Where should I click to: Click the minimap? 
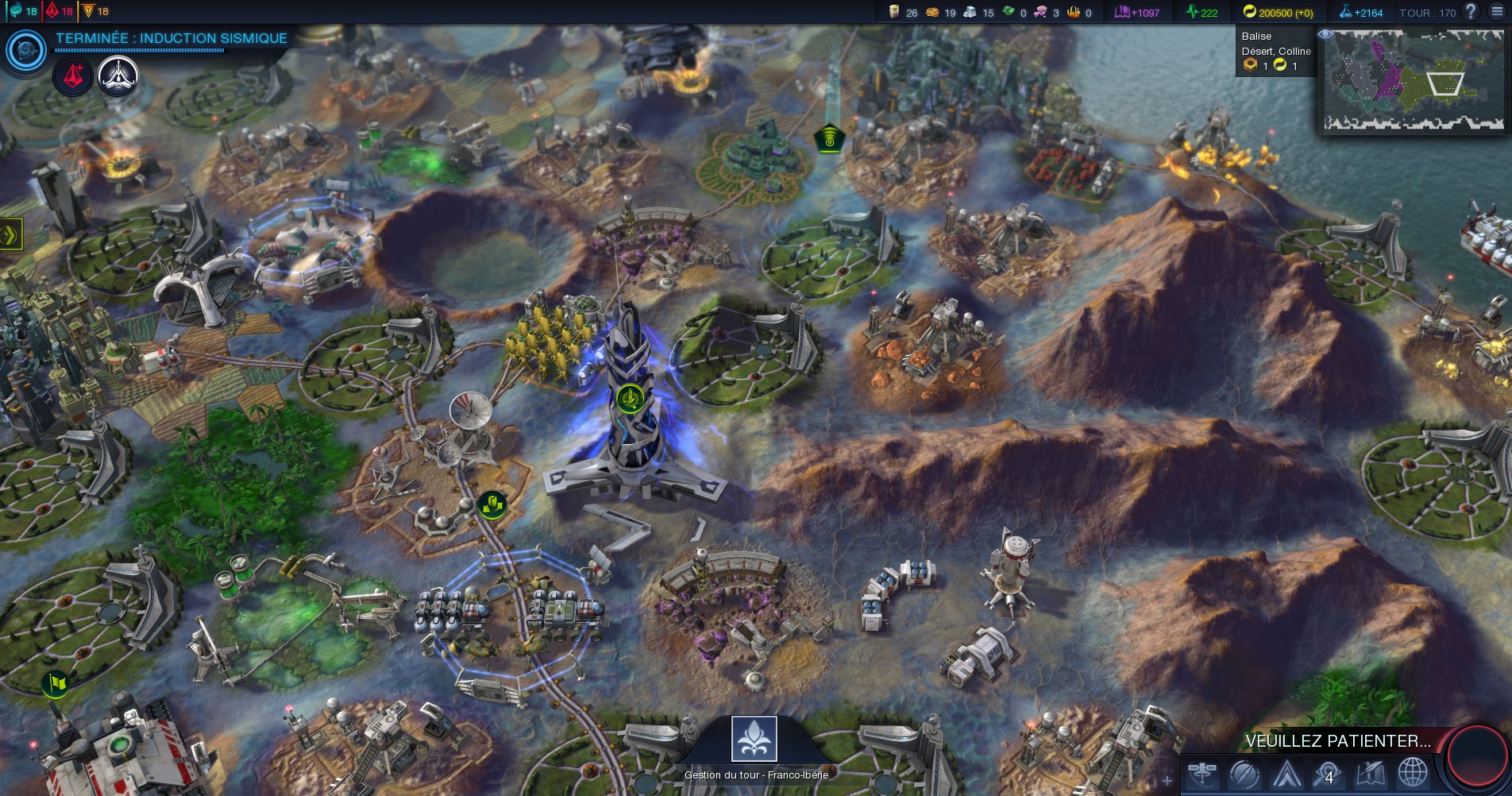1413,80
